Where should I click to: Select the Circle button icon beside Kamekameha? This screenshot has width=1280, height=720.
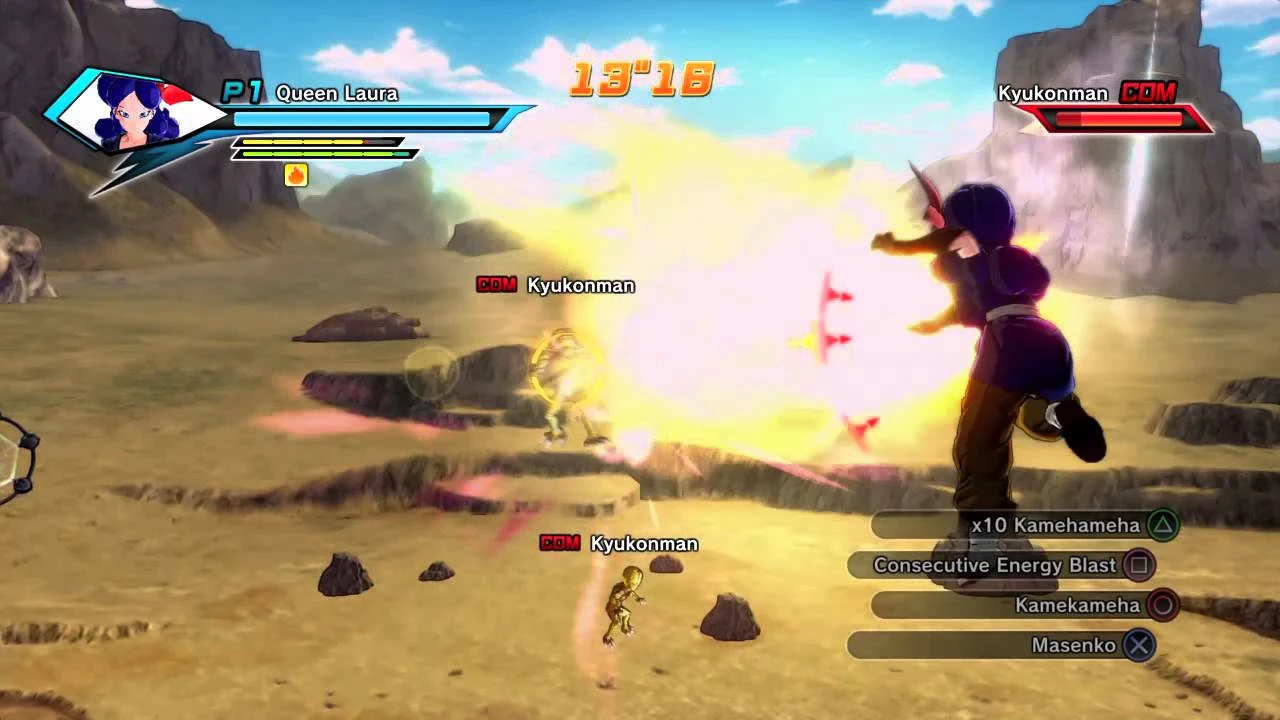1163,605
